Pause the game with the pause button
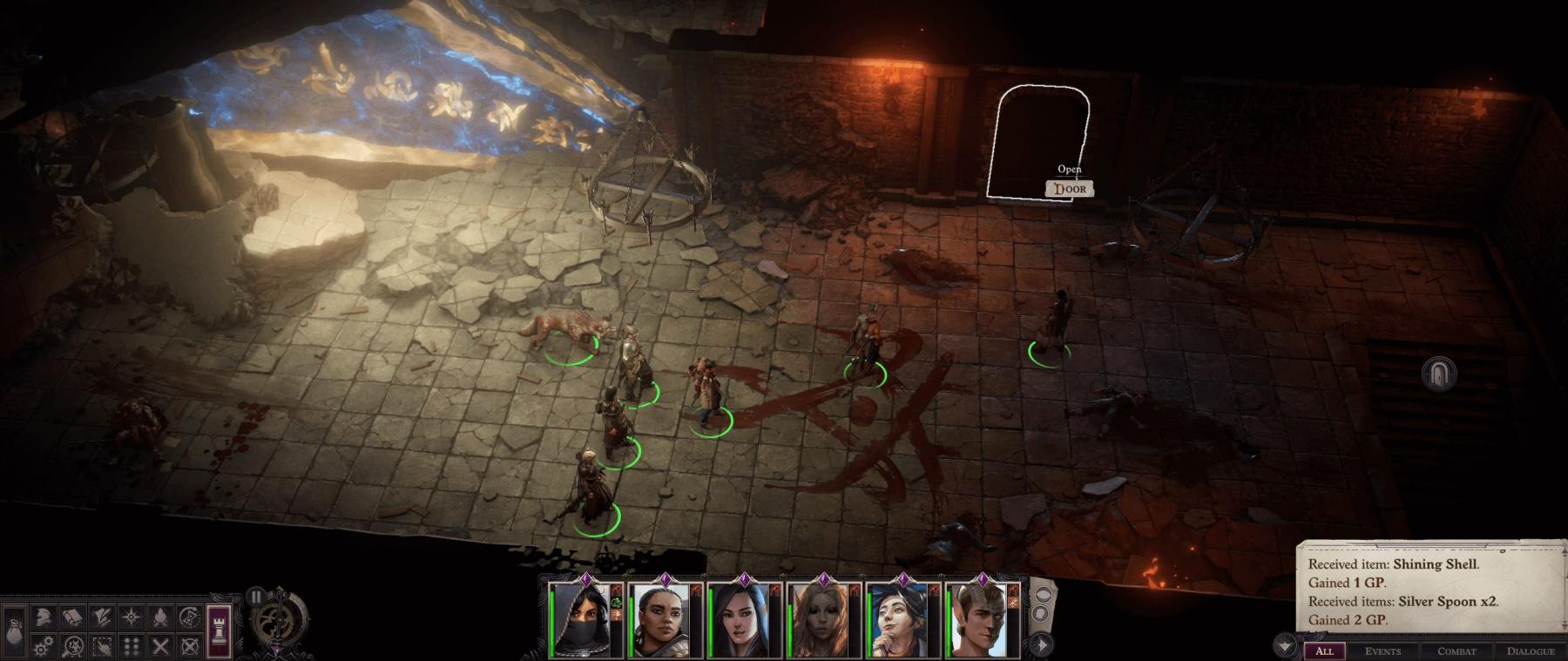Viewport: 1568px width, 661px height. tap(255, 597)
